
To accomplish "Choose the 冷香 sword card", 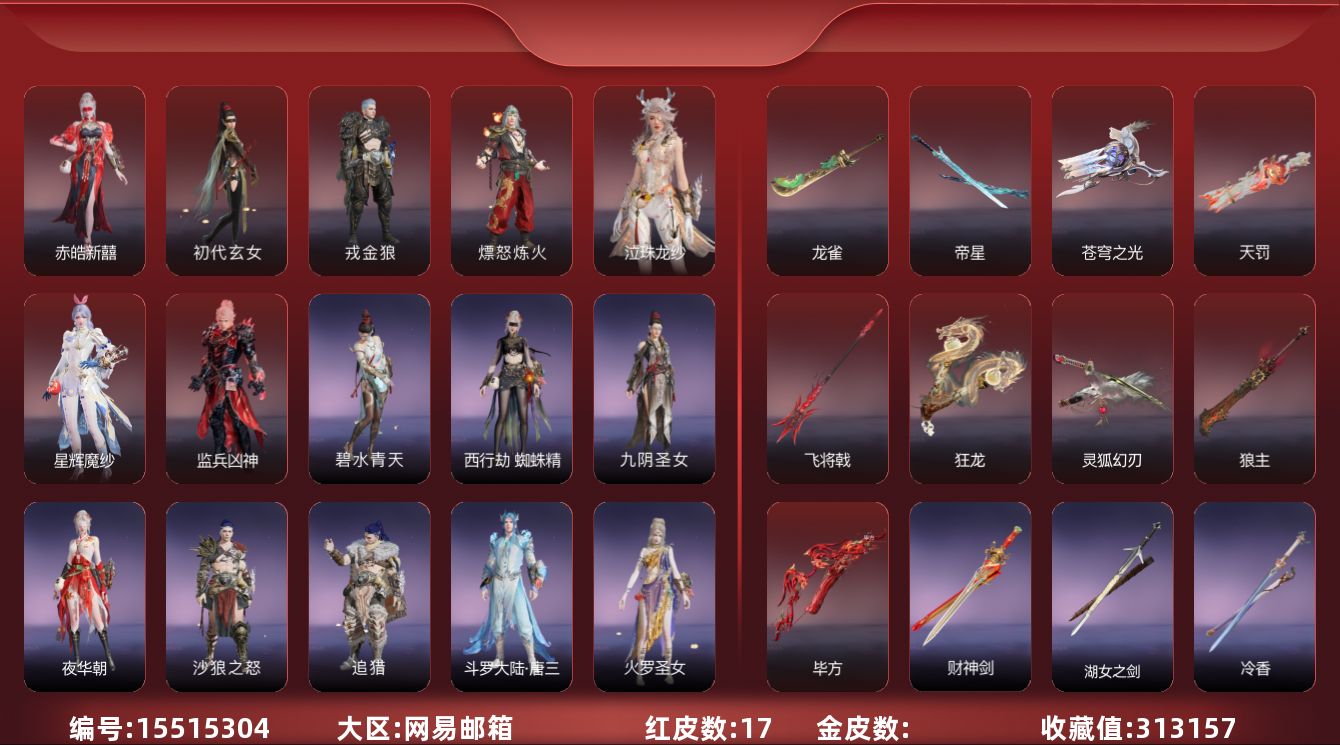I will (1254, 596).
